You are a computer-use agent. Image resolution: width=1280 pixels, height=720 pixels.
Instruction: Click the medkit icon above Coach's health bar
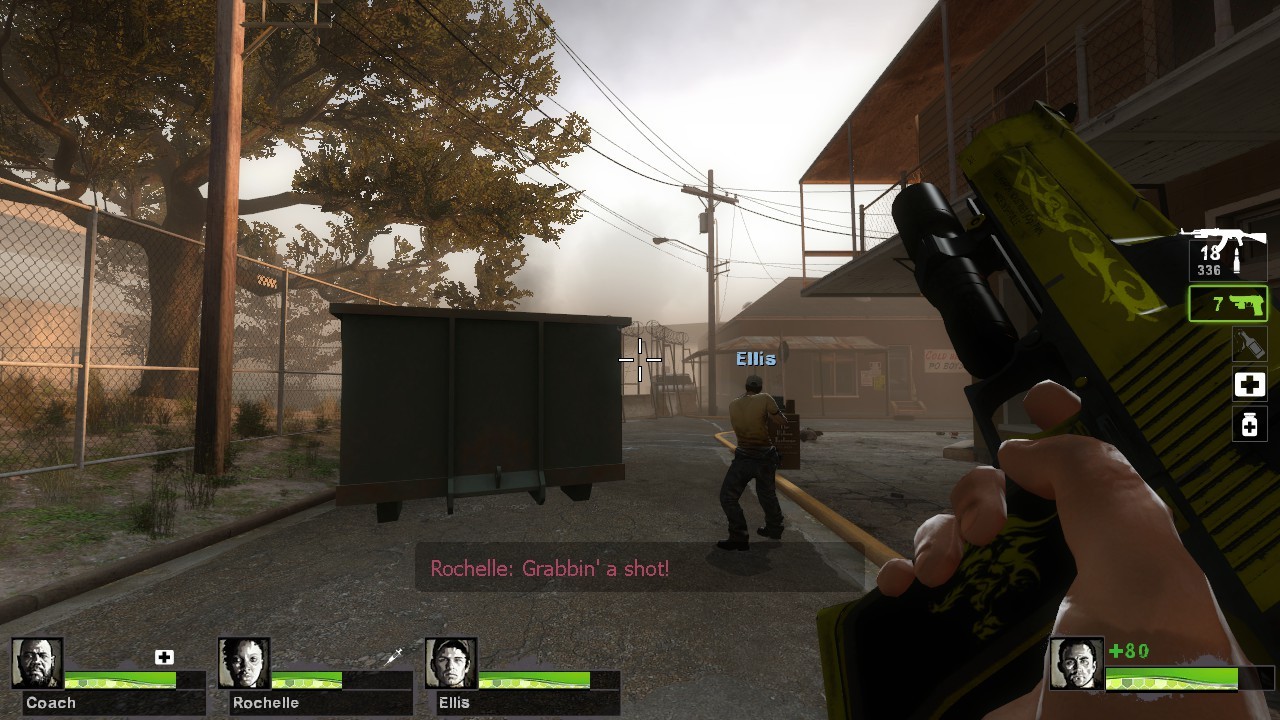163,657
